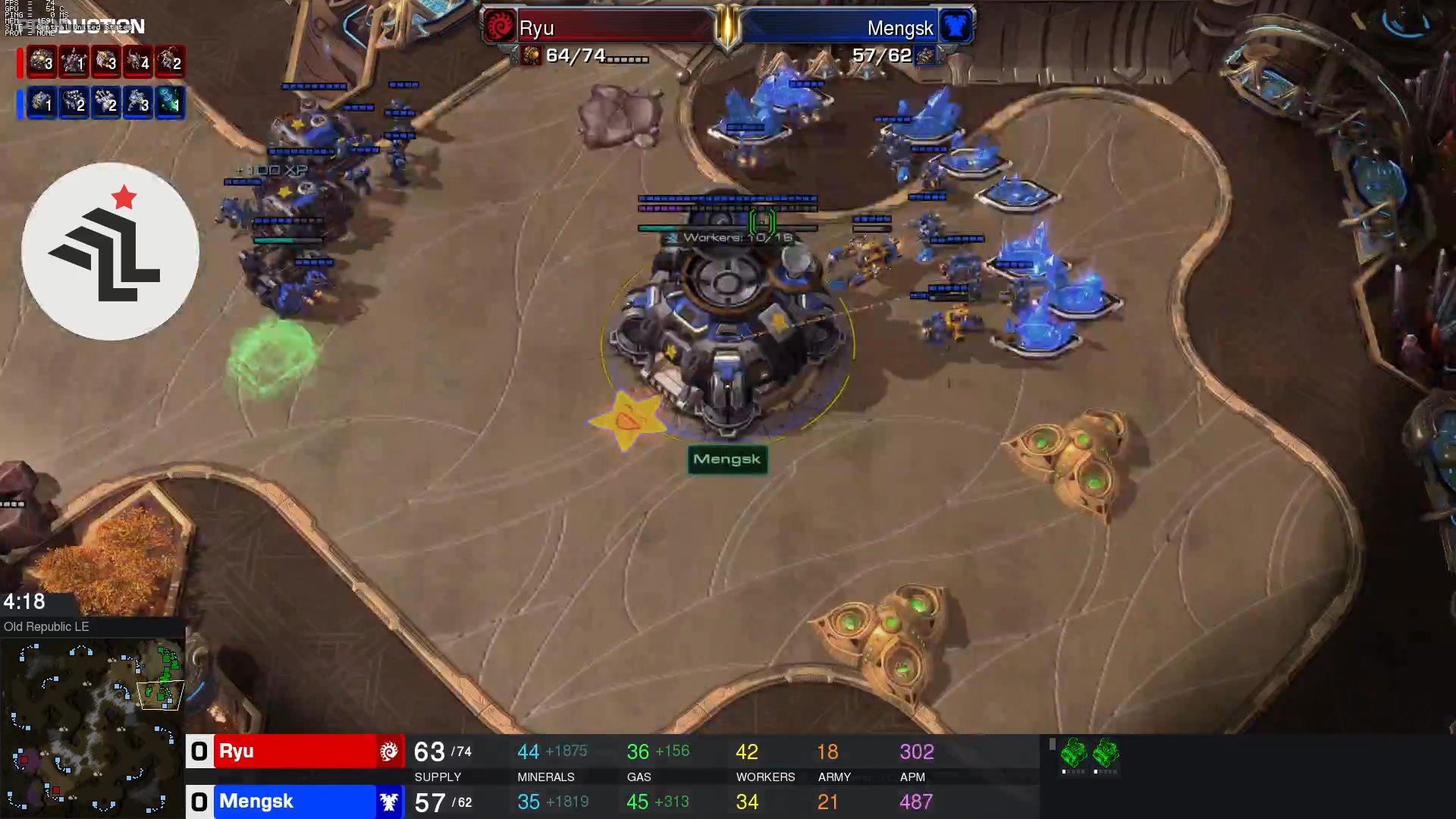This screenshot has height=819, width=1456.
Task: Select the red control group showing 1 unit
Action: (x=73, y=64)
